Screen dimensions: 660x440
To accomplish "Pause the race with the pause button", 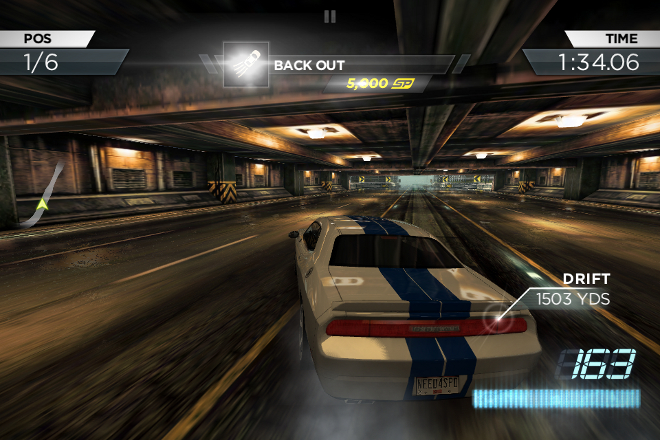I will click(x=330, y=16).
